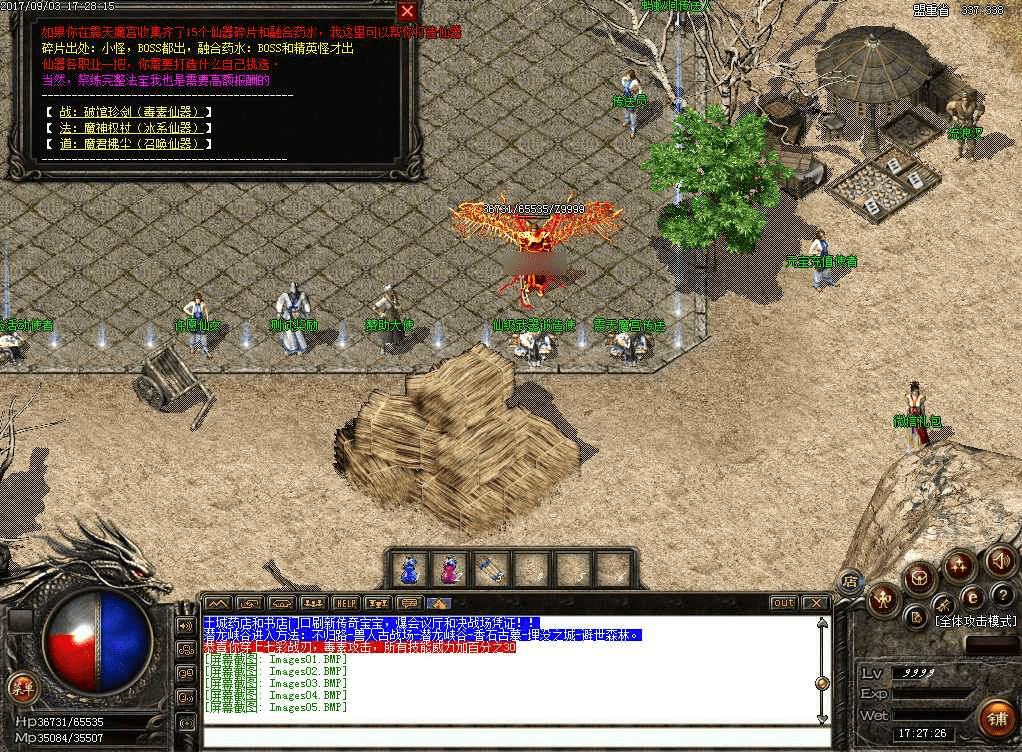Open the 菜单 menu button
The width and height of the screenshot is (1022, 752).
(21, 687)
